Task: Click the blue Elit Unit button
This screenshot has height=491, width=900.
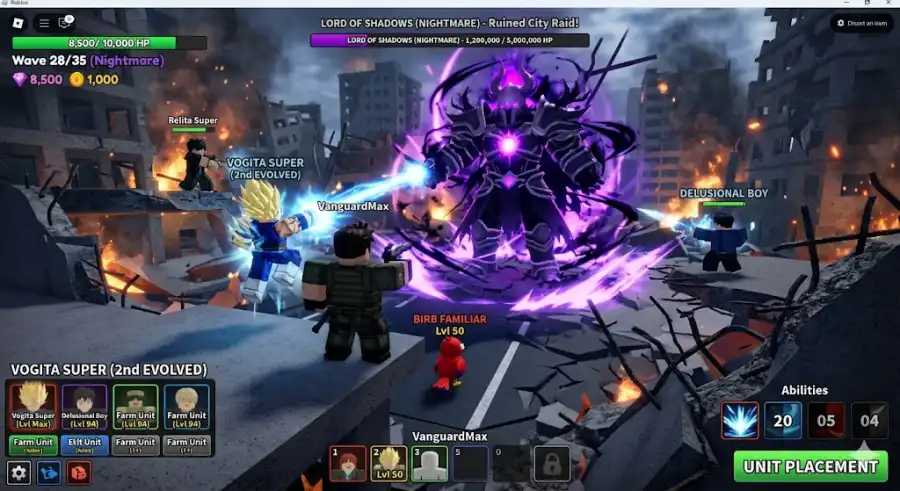Action: [84, 444]
